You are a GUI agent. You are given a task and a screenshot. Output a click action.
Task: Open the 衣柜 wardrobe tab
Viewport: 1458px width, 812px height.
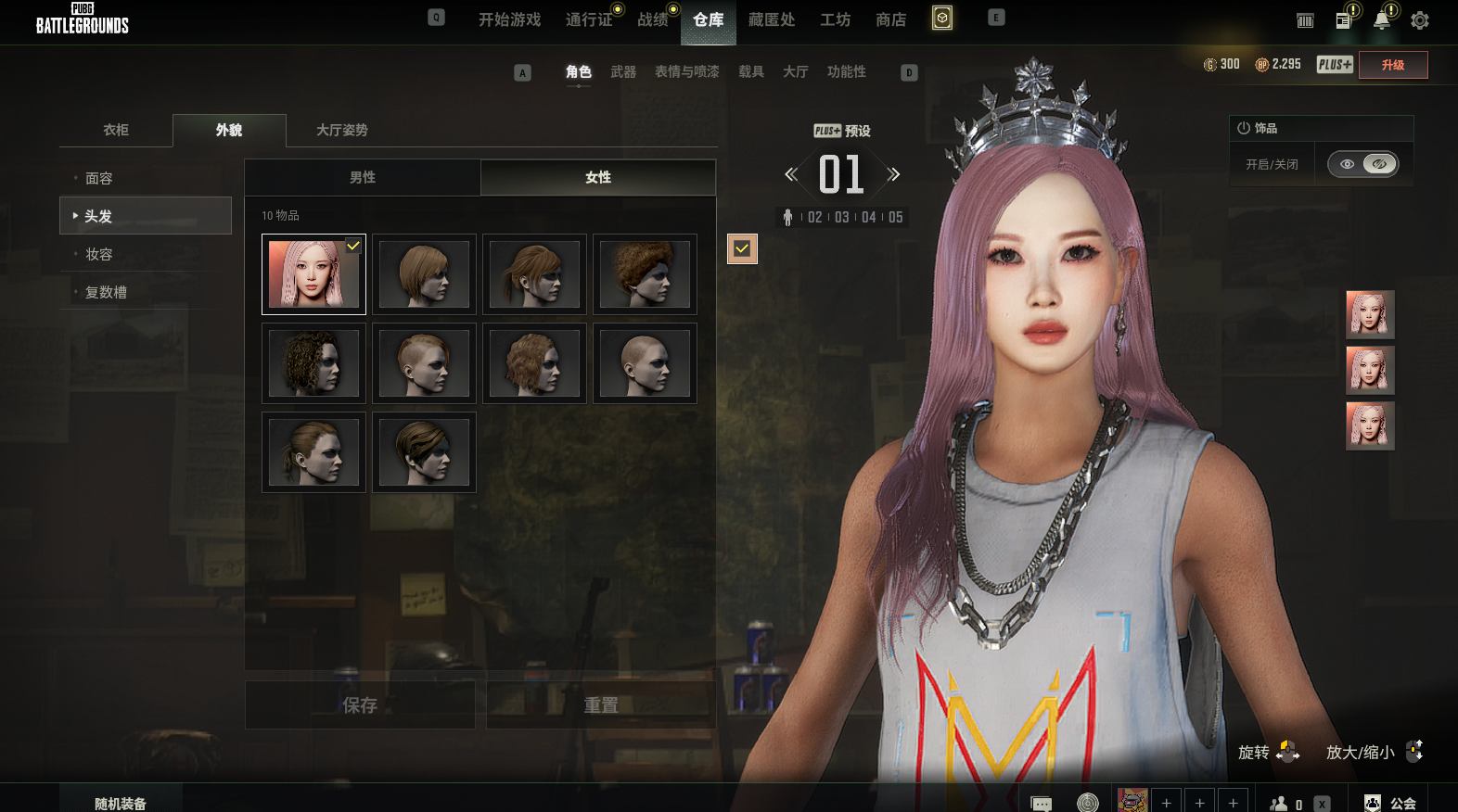116,130
